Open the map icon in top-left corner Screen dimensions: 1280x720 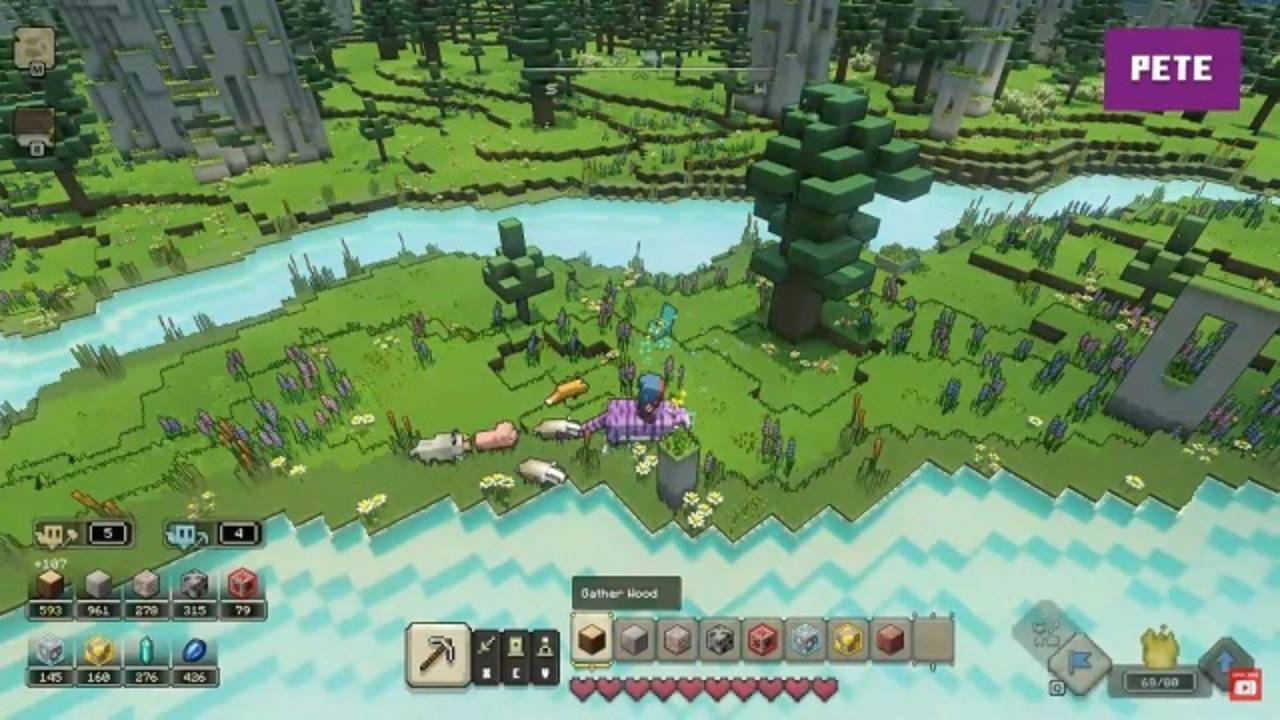point(34,46)
